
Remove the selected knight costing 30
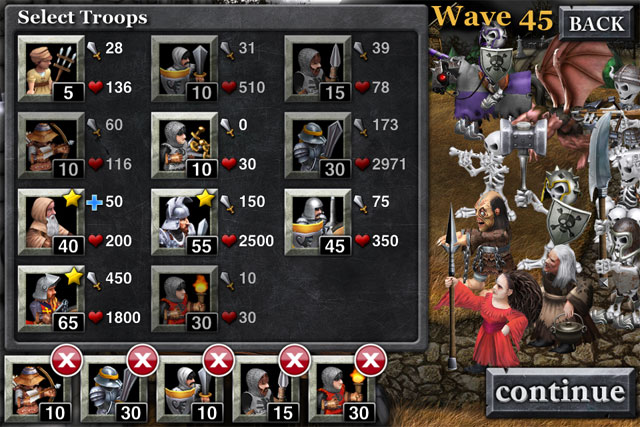(139, 361)
